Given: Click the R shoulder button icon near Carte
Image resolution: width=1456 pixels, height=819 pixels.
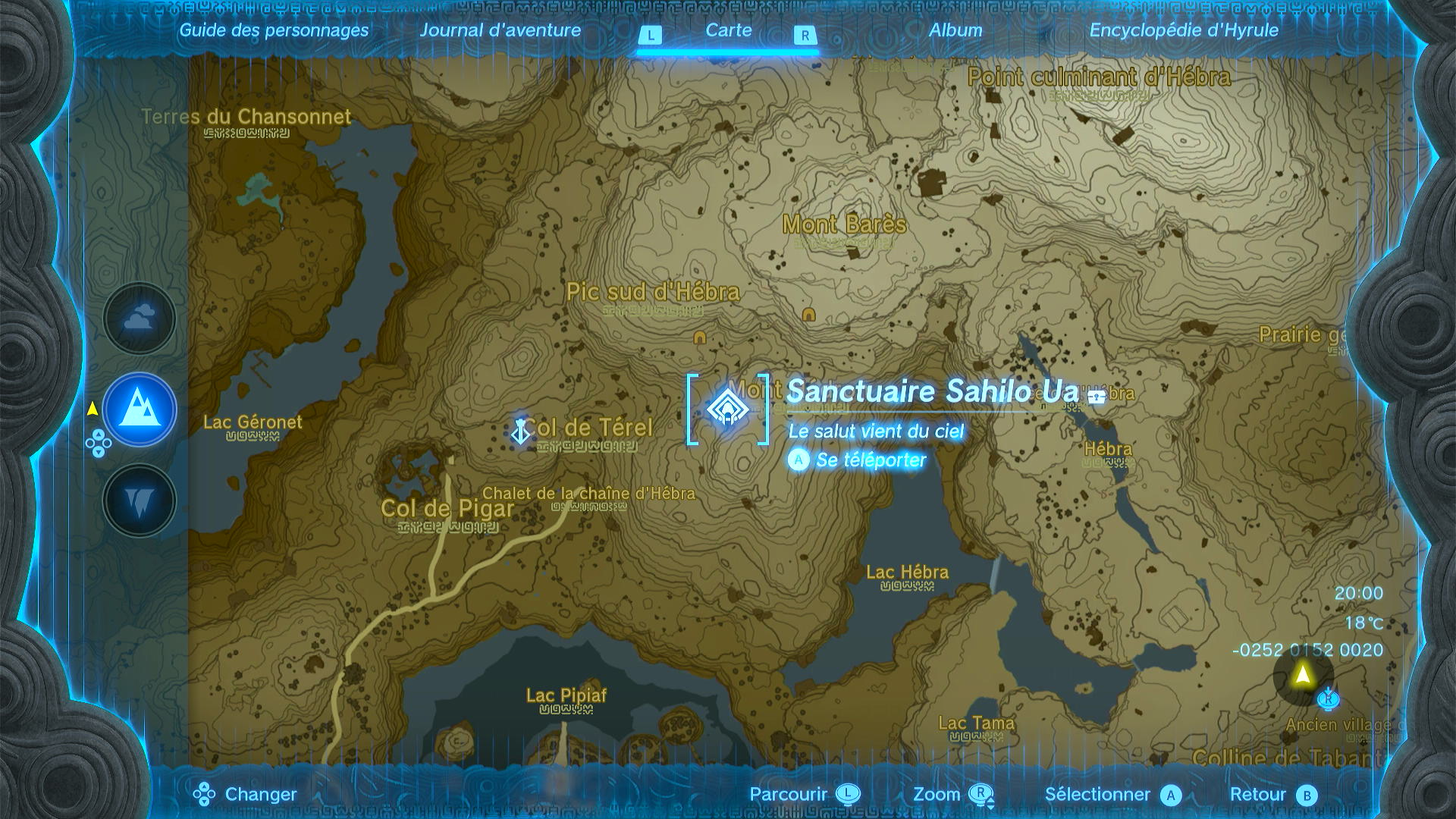Looking at the screenshot, I should click(805, 35).
